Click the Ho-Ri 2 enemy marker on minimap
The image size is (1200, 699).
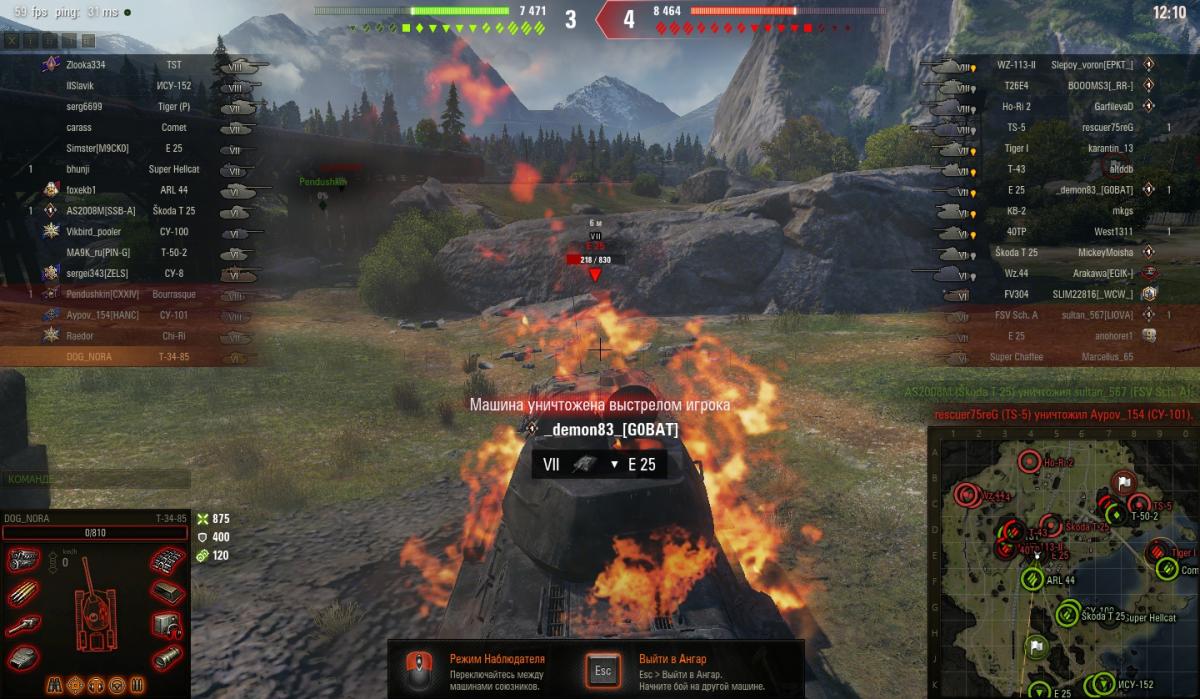[1030, 462]
